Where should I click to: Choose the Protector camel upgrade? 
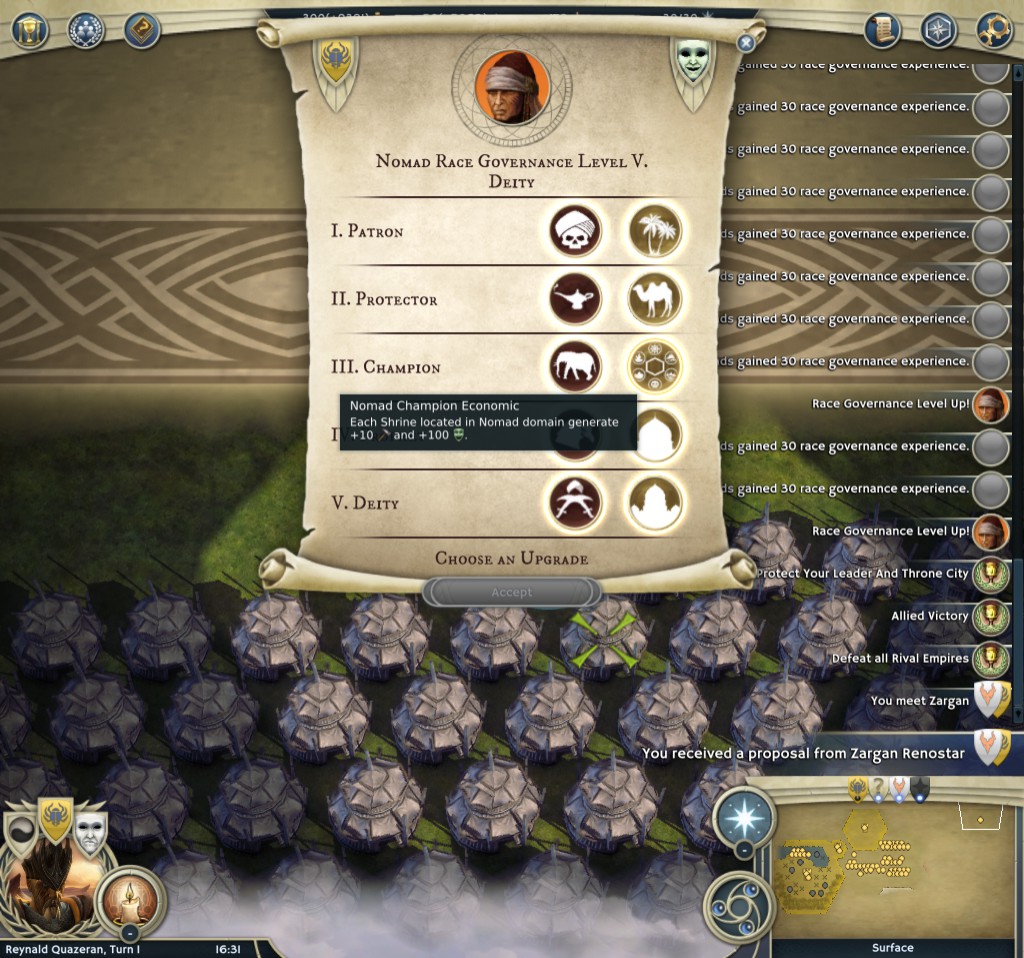click(655, 299)
